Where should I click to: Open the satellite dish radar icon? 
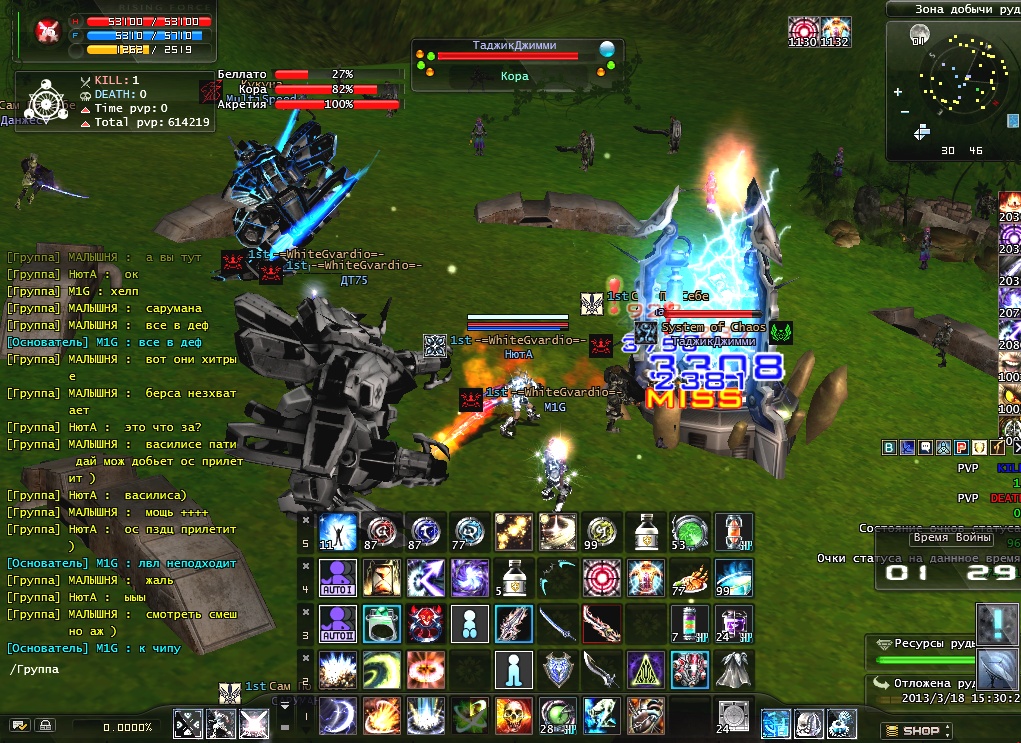[996, 667]
